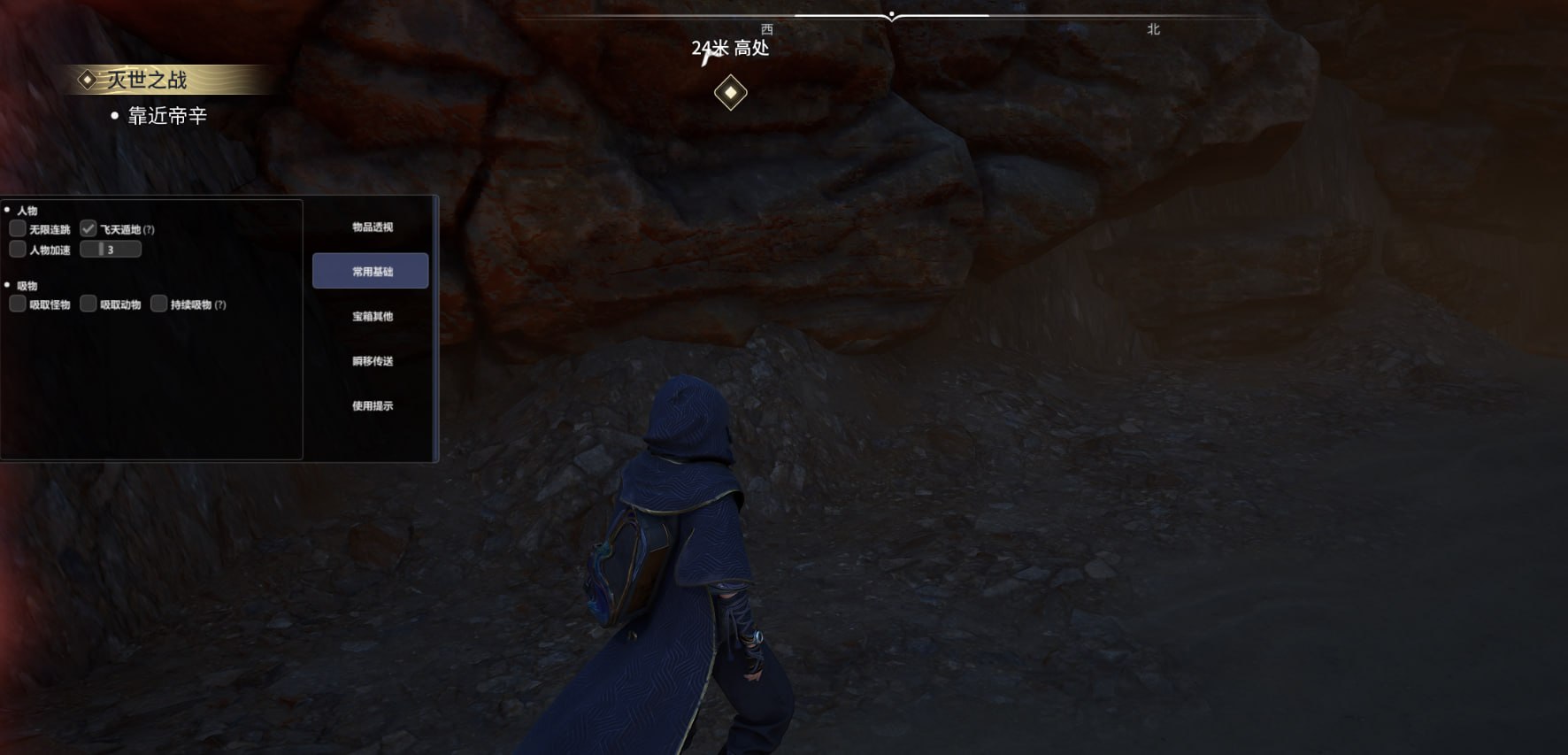Show the 使用提示 tab
The width and height of the screenshot is (1568, 755).
coord(372,405)
